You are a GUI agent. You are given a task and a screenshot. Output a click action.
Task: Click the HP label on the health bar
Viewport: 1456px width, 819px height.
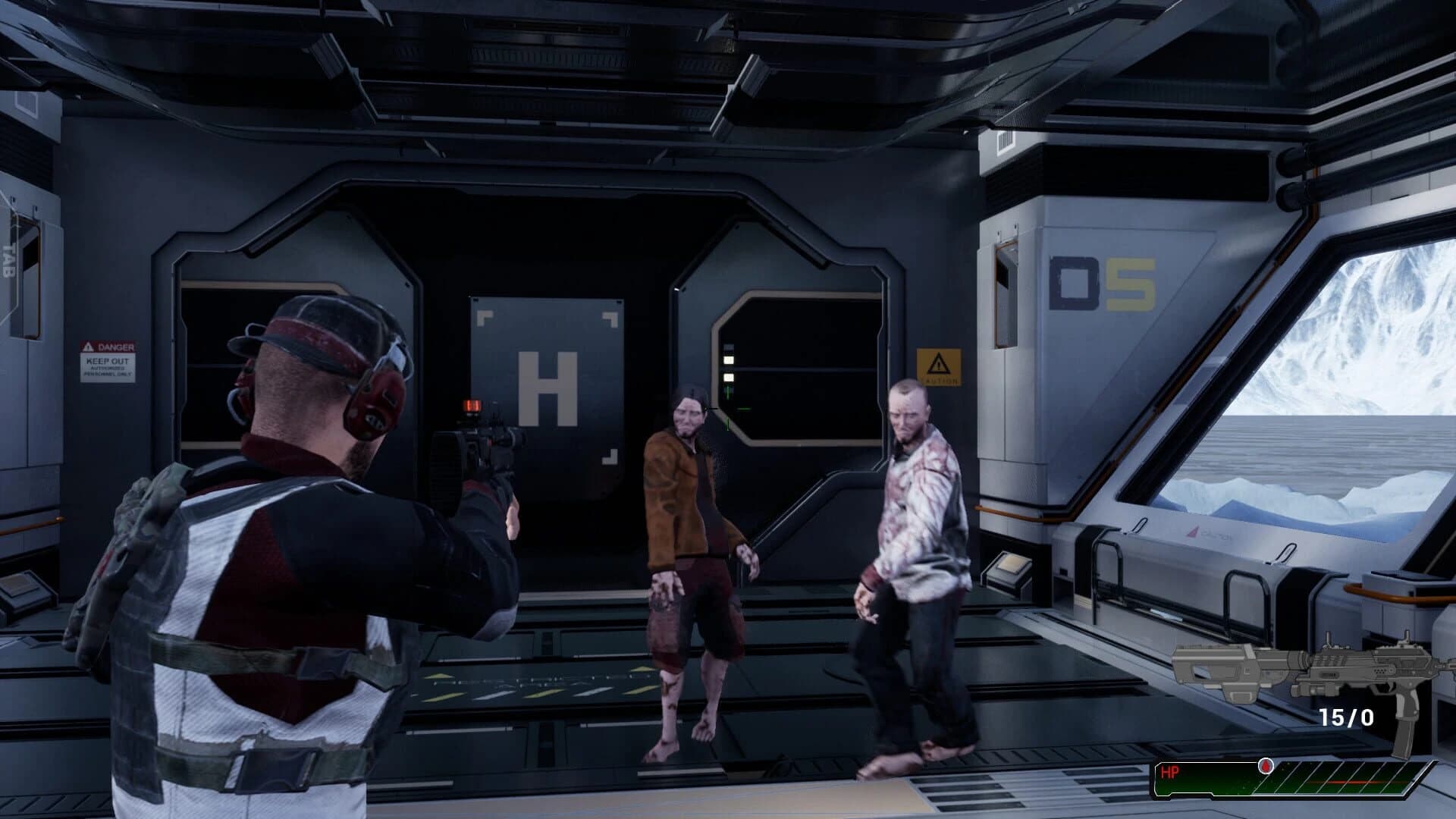click(x=1170, y=771)
